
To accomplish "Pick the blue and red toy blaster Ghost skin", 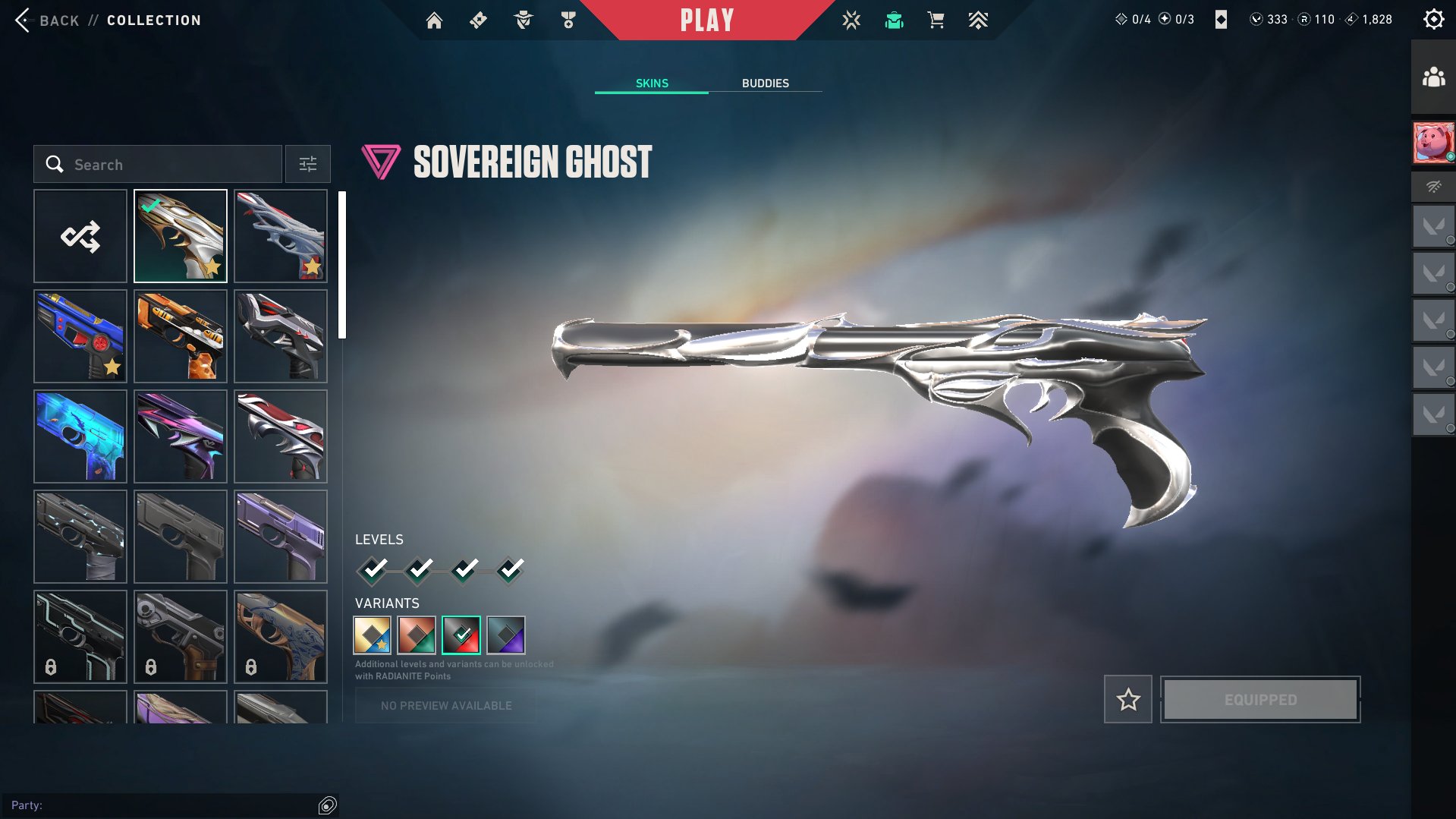I will pos(80,337).
